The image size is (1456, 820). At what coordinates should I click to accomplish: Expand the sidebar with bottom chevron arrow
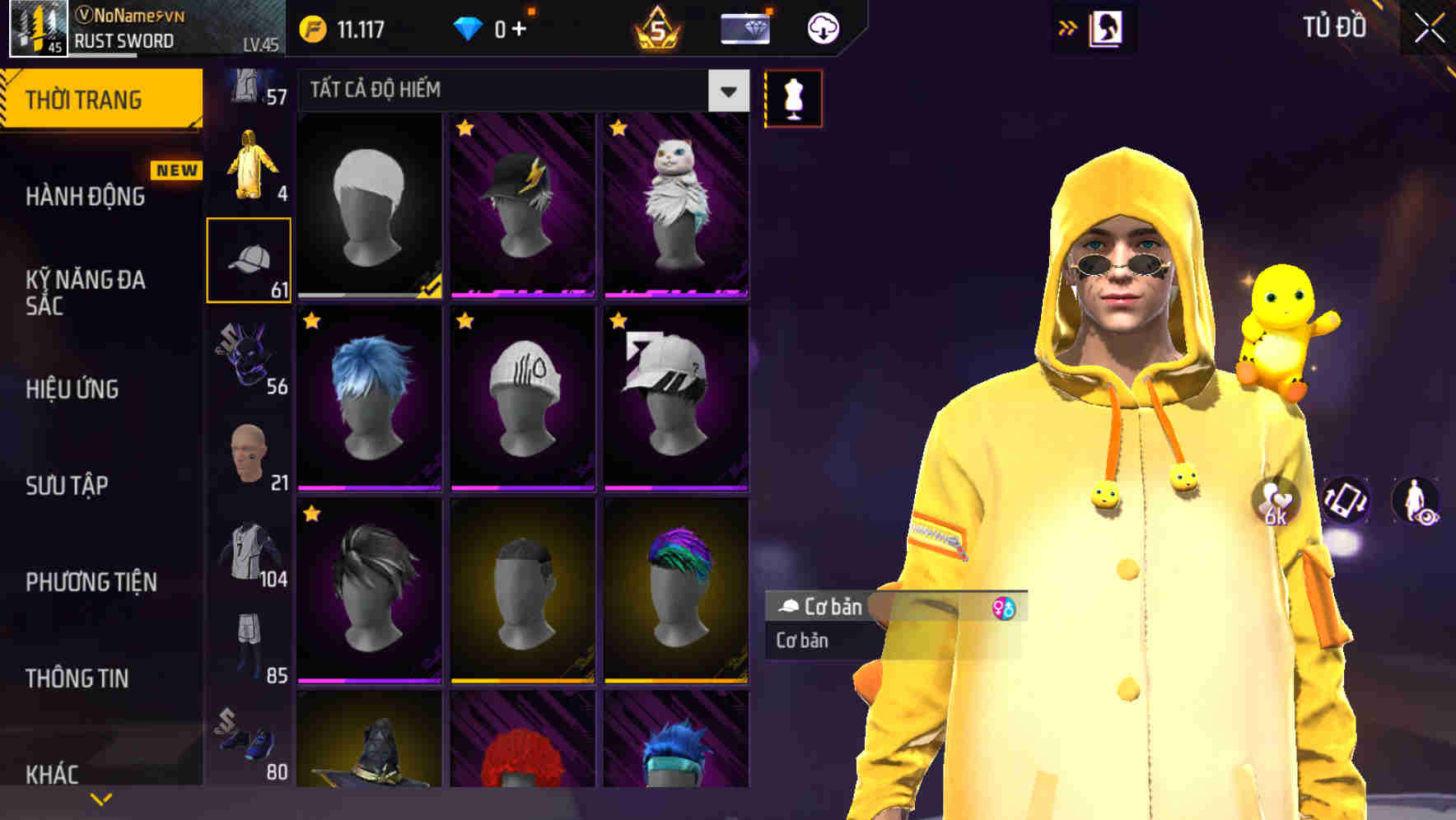coord(100,798)
